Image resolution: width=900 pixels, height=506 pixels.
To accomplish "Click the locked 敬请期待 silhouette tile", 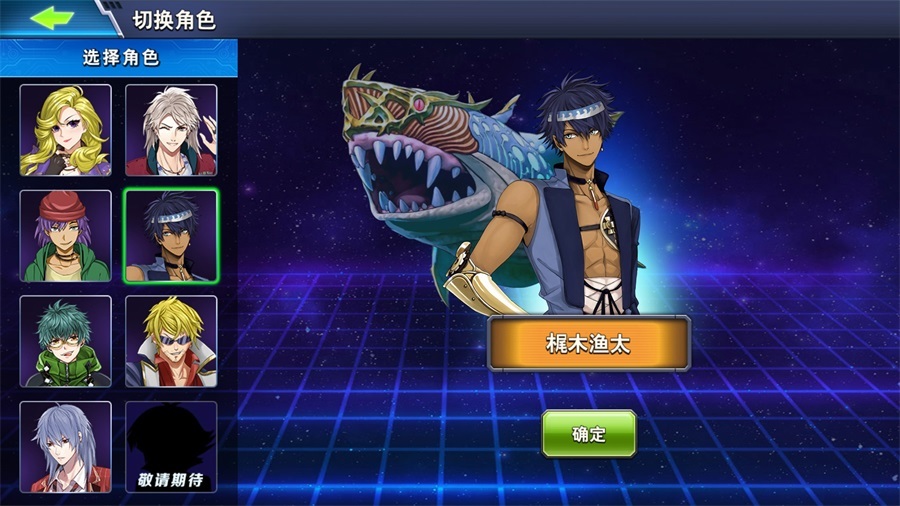I will [171, 446].
